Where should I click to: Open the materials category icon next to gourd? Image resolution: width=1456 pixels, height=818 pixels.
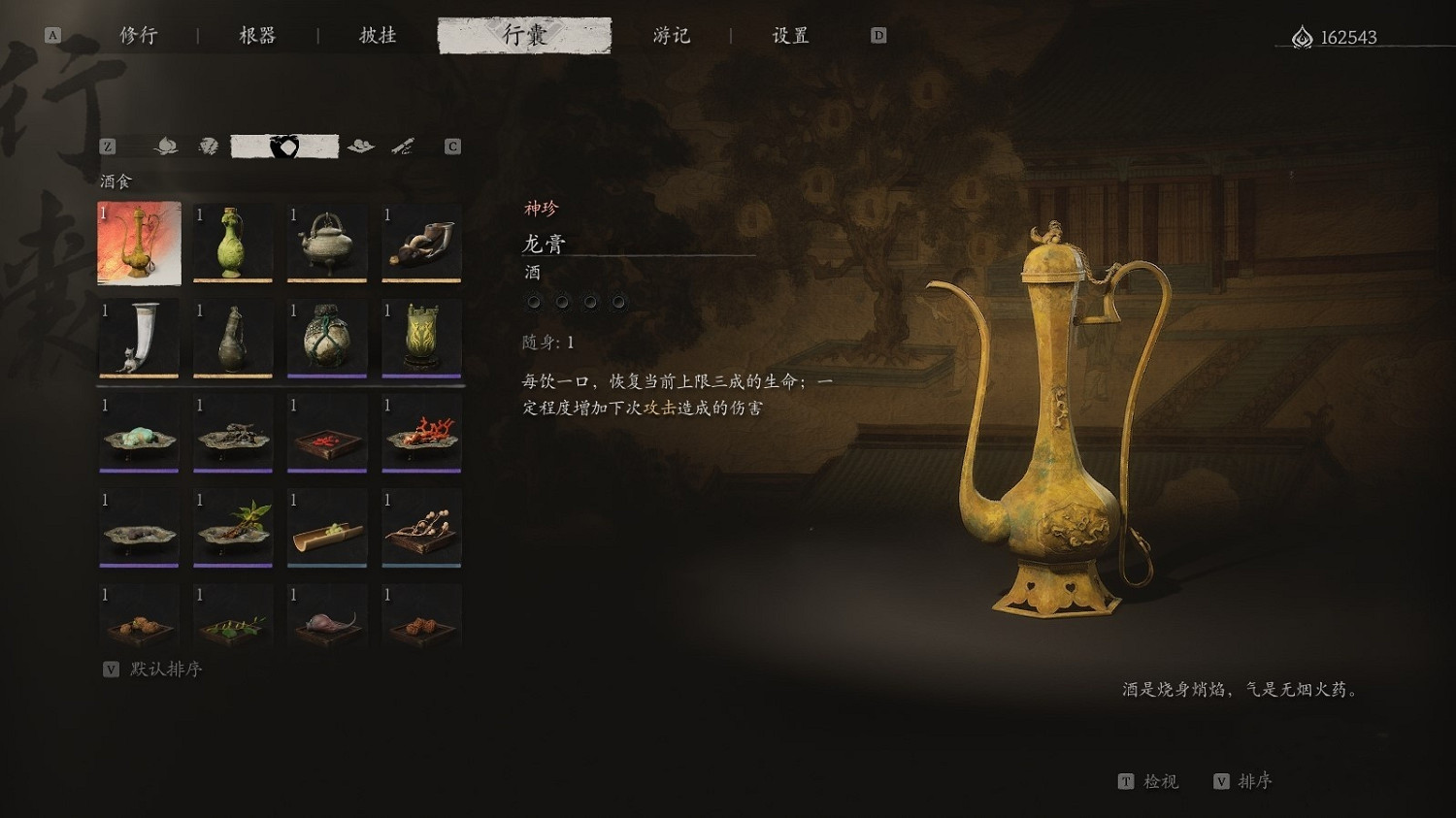[x=209, y=146]
